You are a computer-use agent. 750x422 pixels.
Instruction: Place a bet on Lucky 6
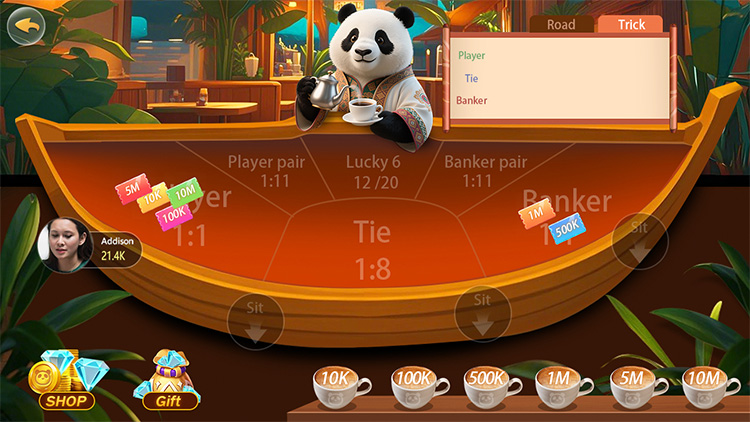373,170
